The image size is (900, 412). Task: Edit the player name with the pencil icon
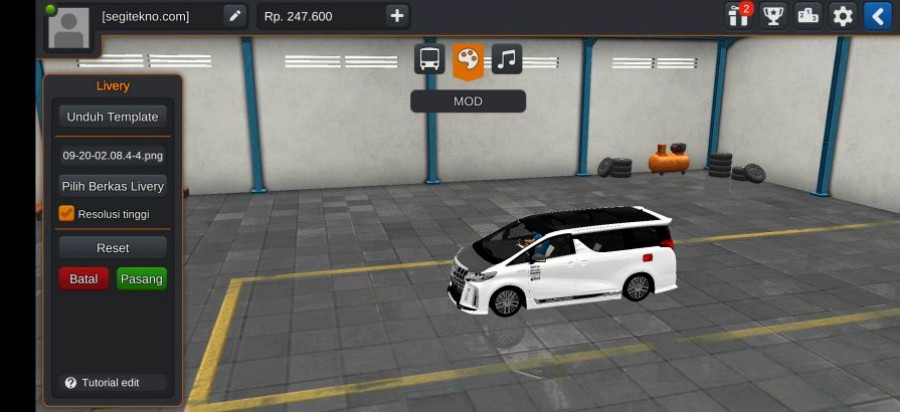click(x=234, y=16)
